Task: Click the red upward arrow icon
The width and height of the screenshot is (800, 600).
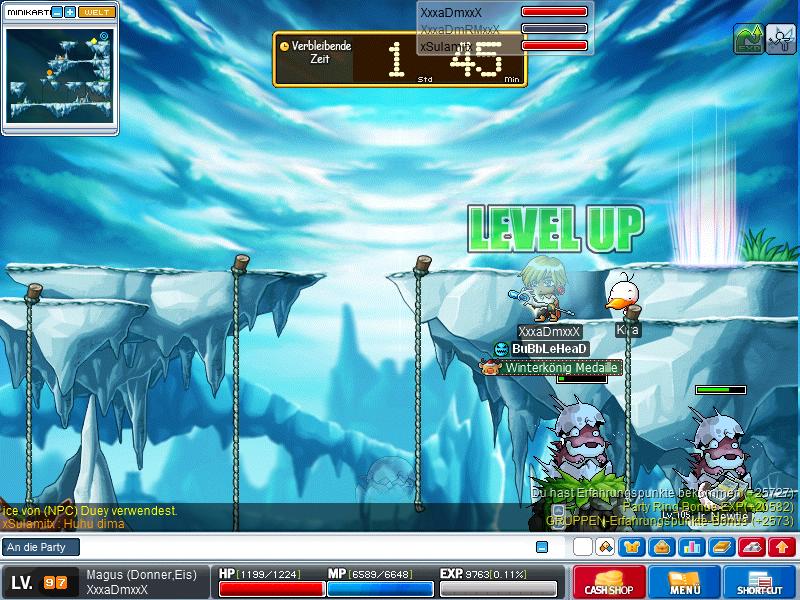Action: click(x=783, y=547)
